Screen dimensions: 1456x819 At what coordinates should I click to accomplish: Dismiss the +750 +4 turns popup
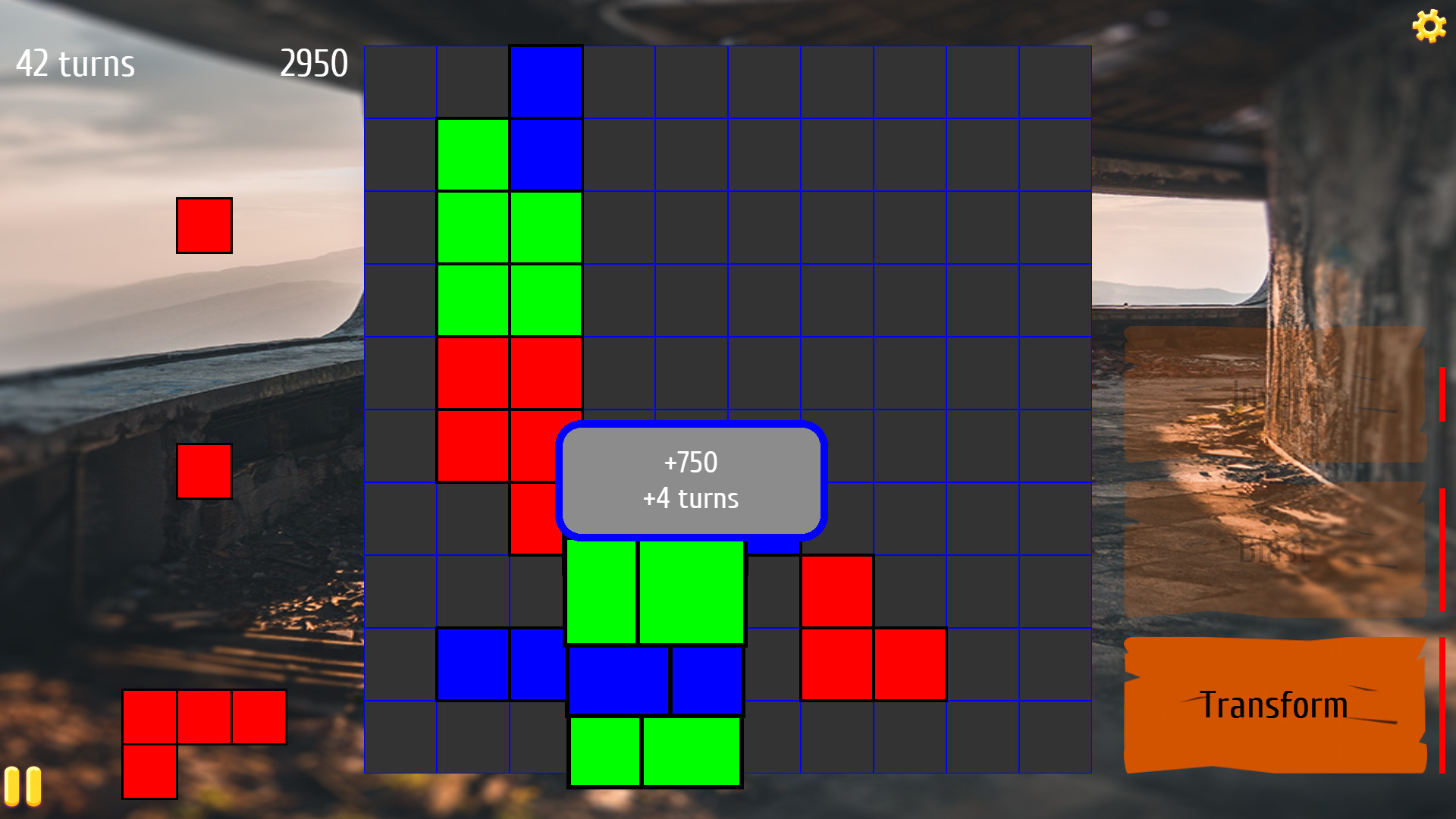[691, 479]
